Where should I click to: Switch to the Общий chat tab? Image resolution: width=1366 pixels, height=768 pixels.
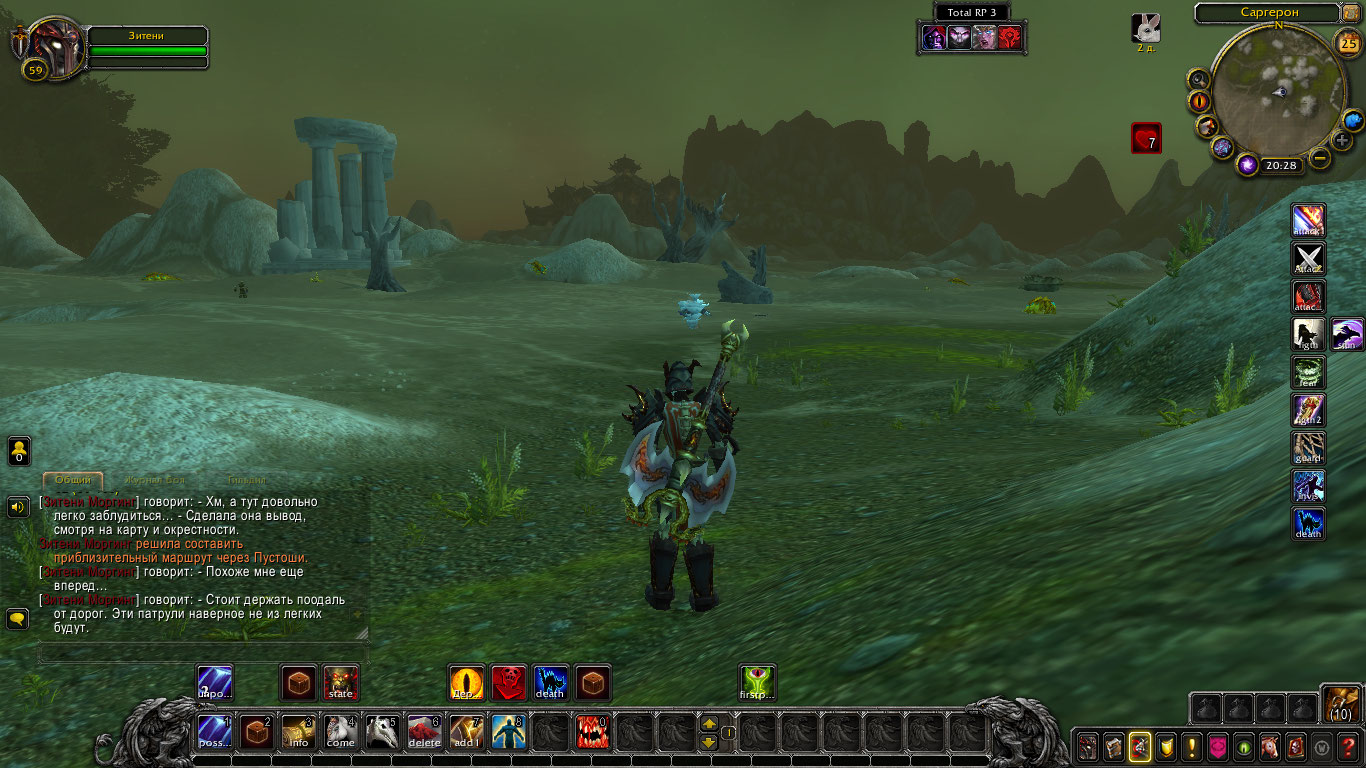pyautogui.click(x=73, y=480)
